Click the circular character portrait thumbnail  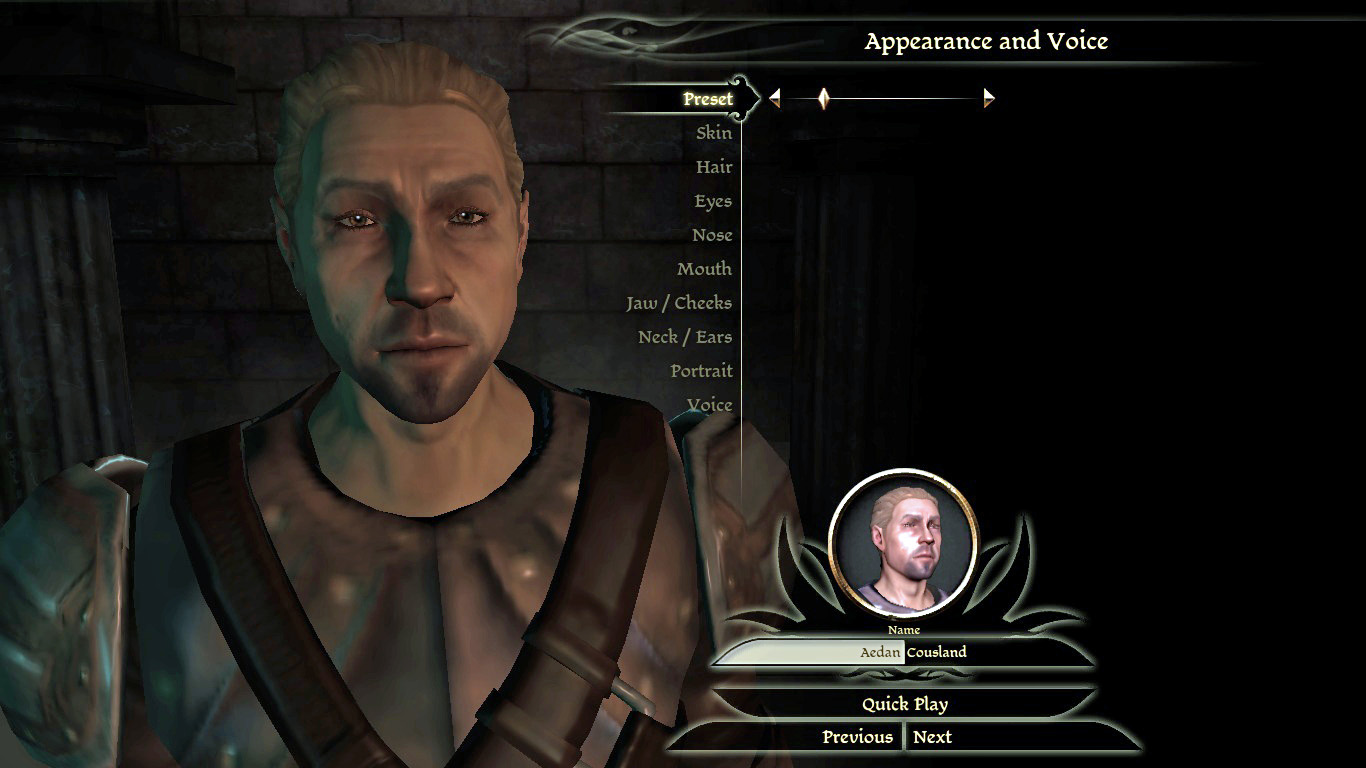coord(904,541)
